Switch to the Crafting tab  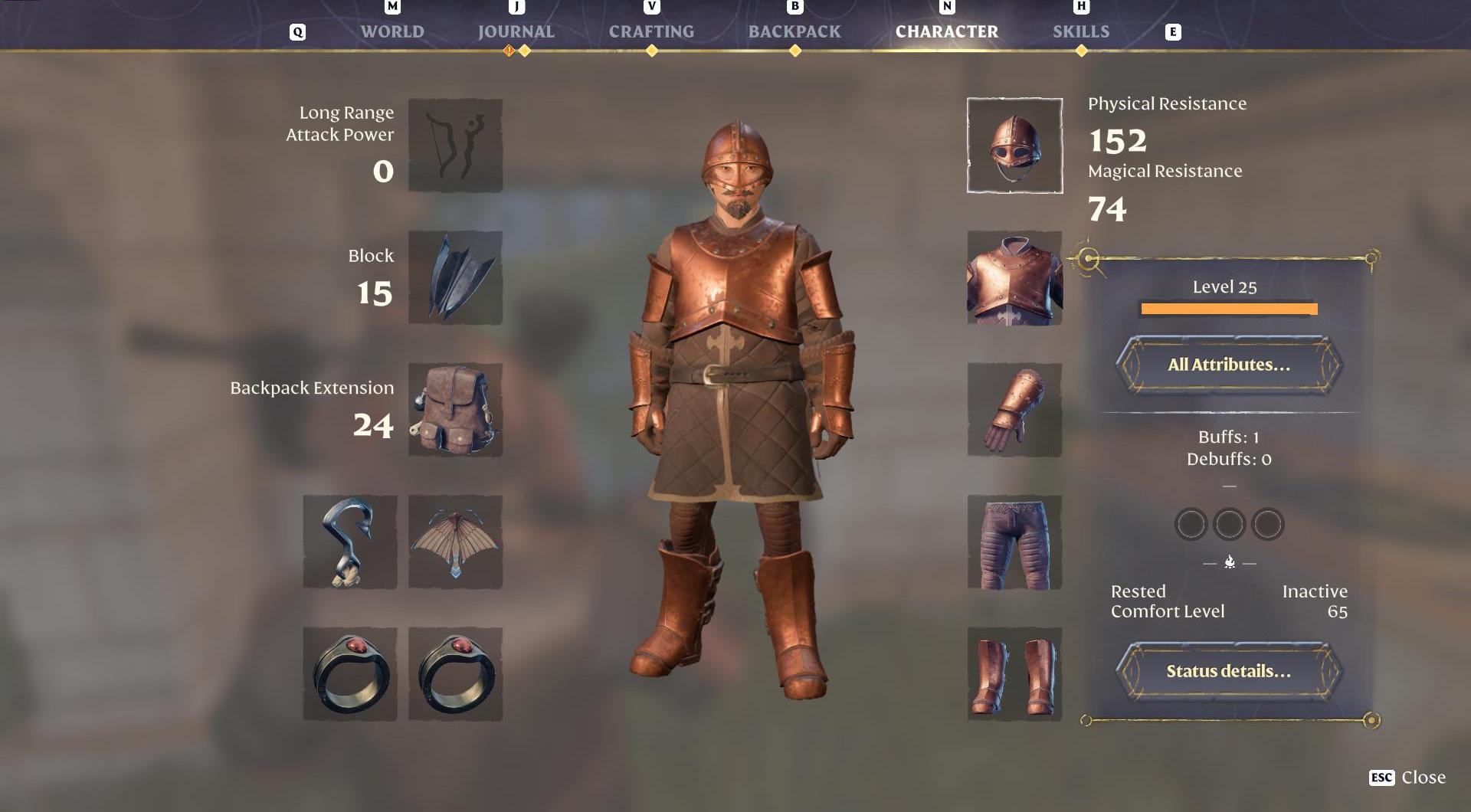click(x=650, y=31)
